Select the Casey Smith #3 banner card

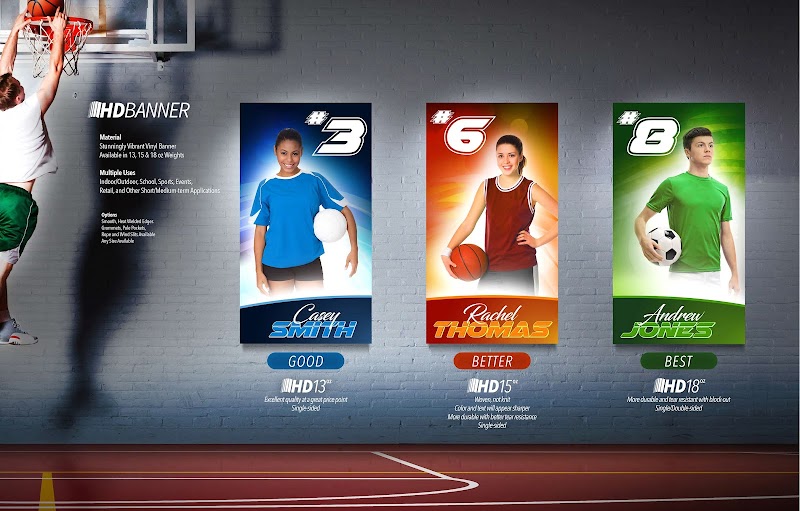305,222
